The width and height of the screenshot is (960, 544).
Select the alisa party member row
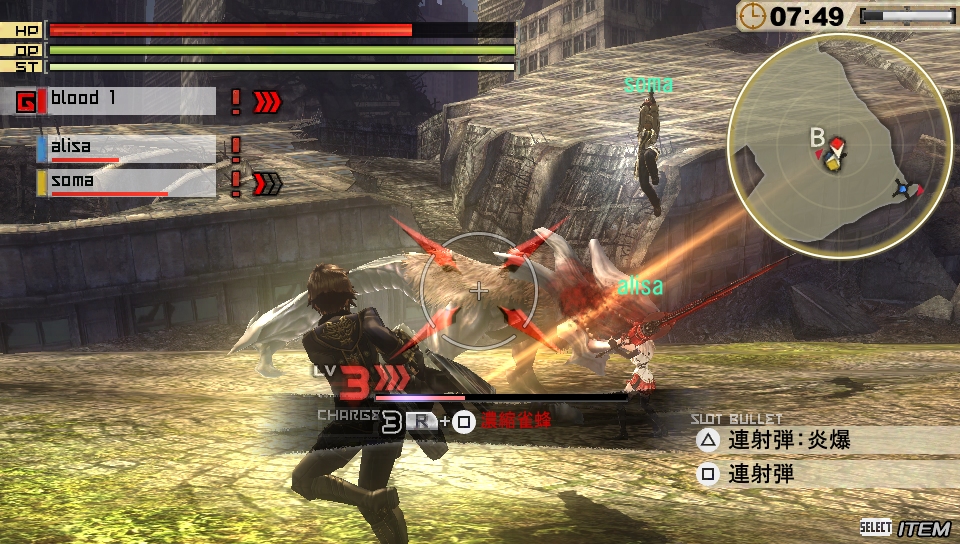click(127, 149)
